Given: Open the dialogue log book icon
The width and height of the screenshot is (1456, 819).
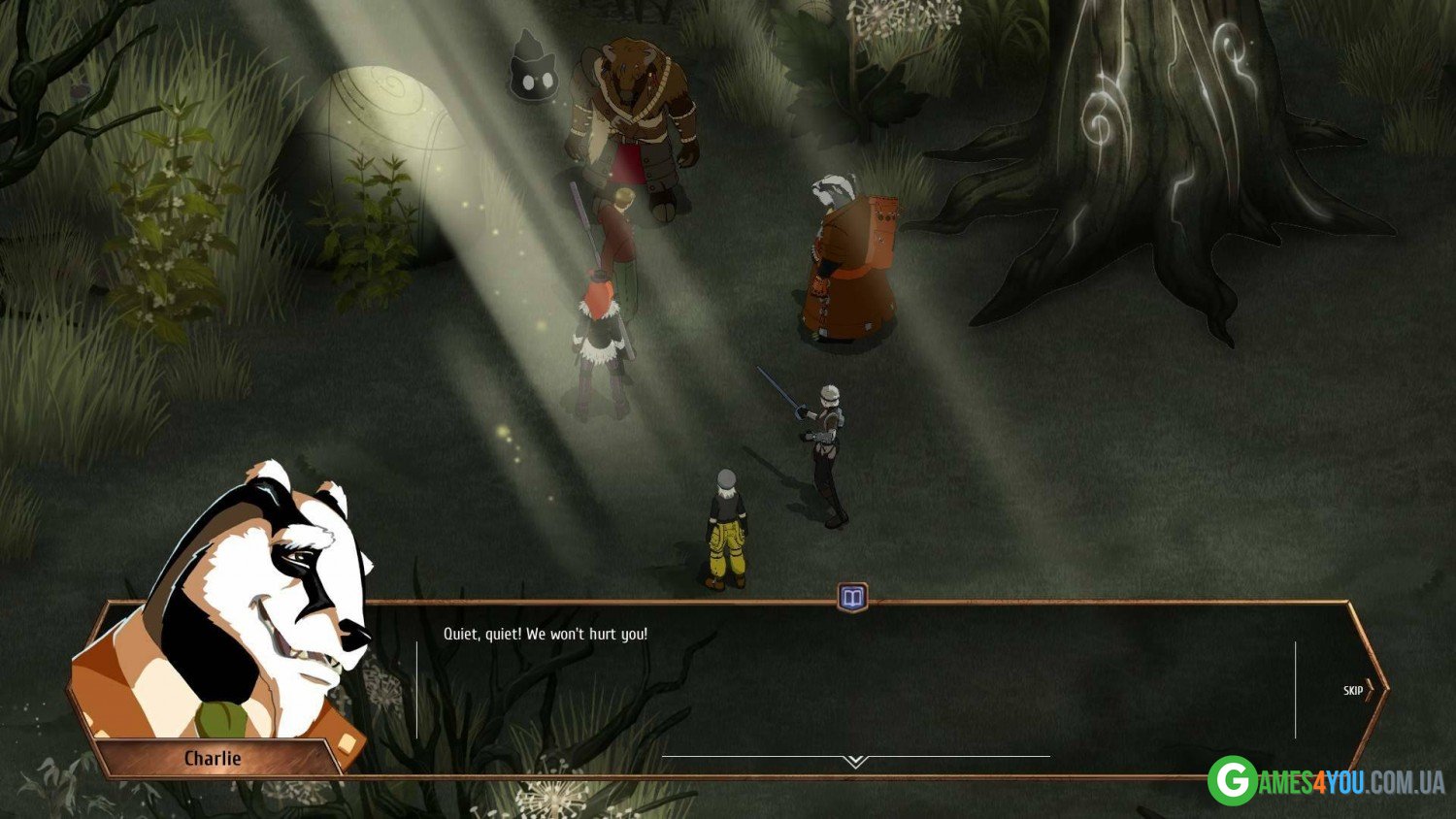Looking at the screenshot, I should point(852,597).
